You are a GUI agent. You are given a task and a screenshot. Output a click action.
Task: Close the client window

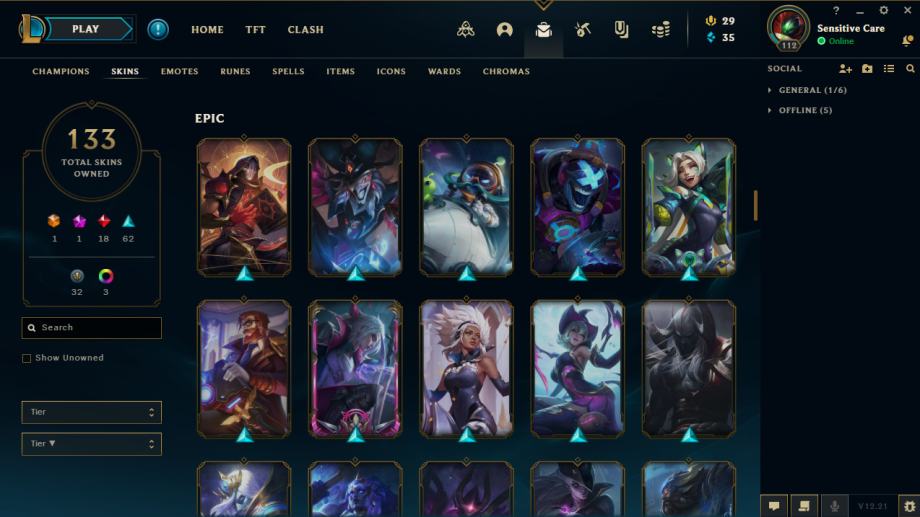(907, 11)
